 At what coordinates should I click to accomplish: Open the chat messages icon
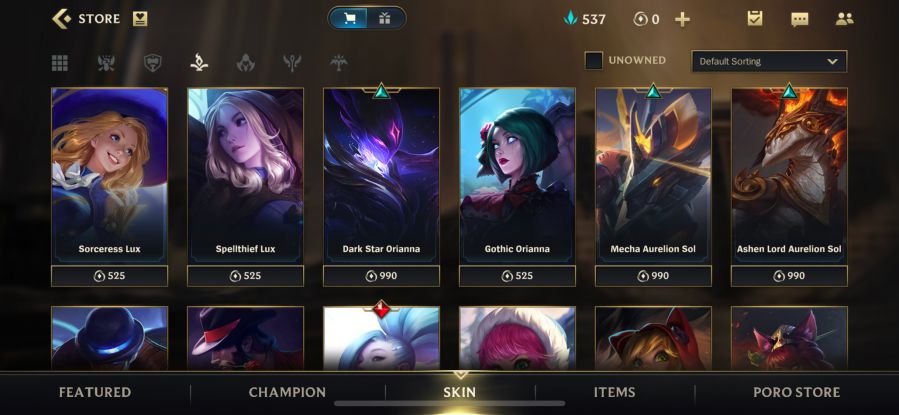[799, 19]
